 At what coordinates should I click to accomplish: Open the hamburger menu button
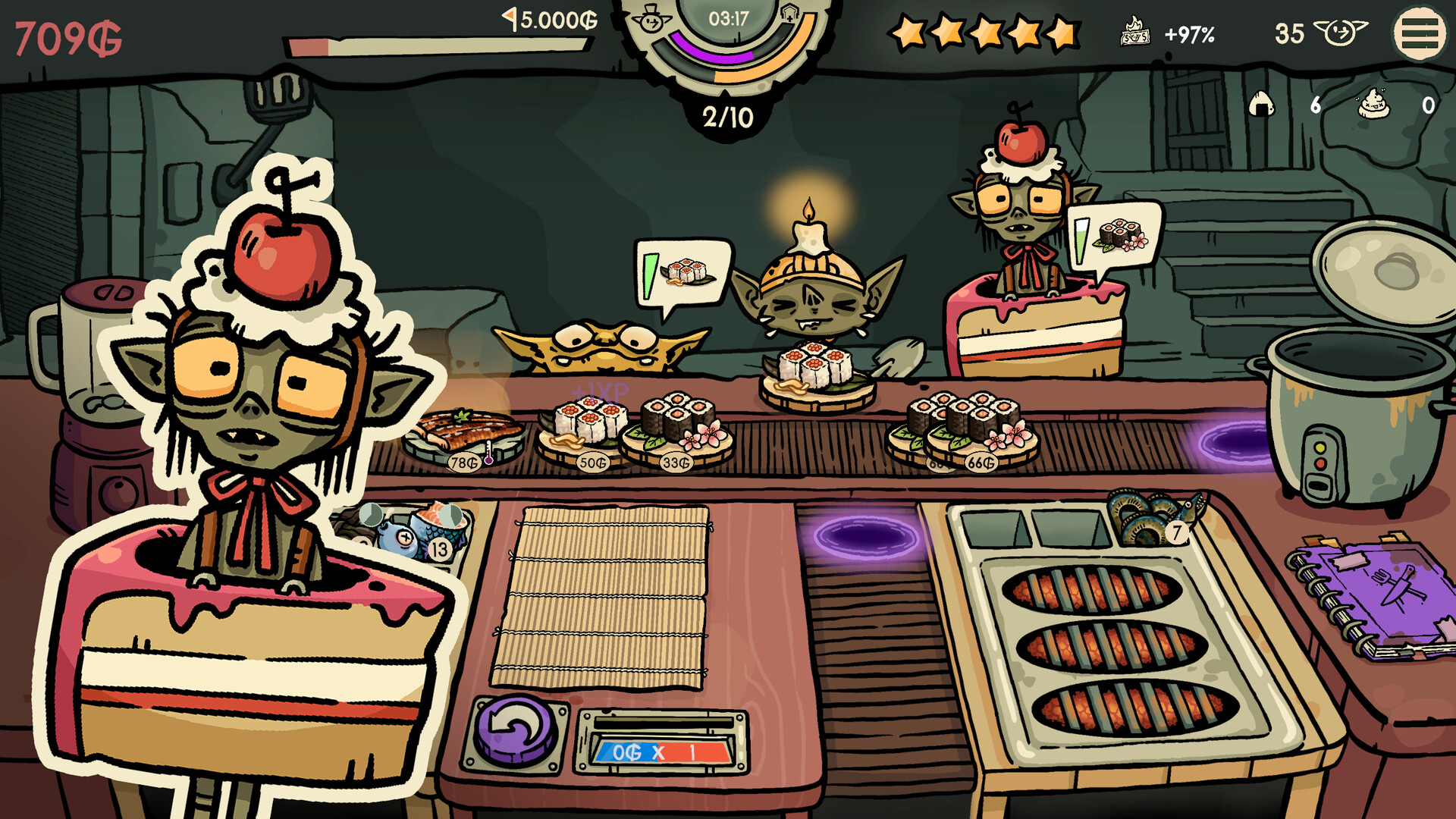(1419, 34)
